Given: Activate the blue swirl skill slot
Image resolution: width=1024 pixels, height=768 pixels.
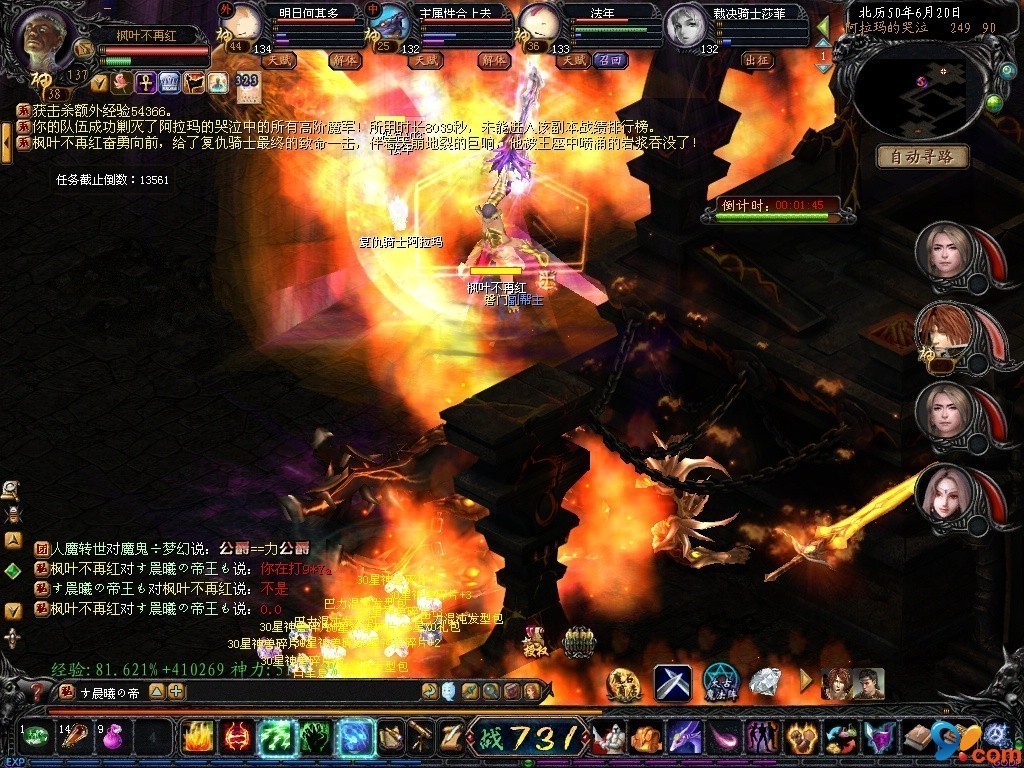Looking at the screenshot, I should [x=353, y=738].
